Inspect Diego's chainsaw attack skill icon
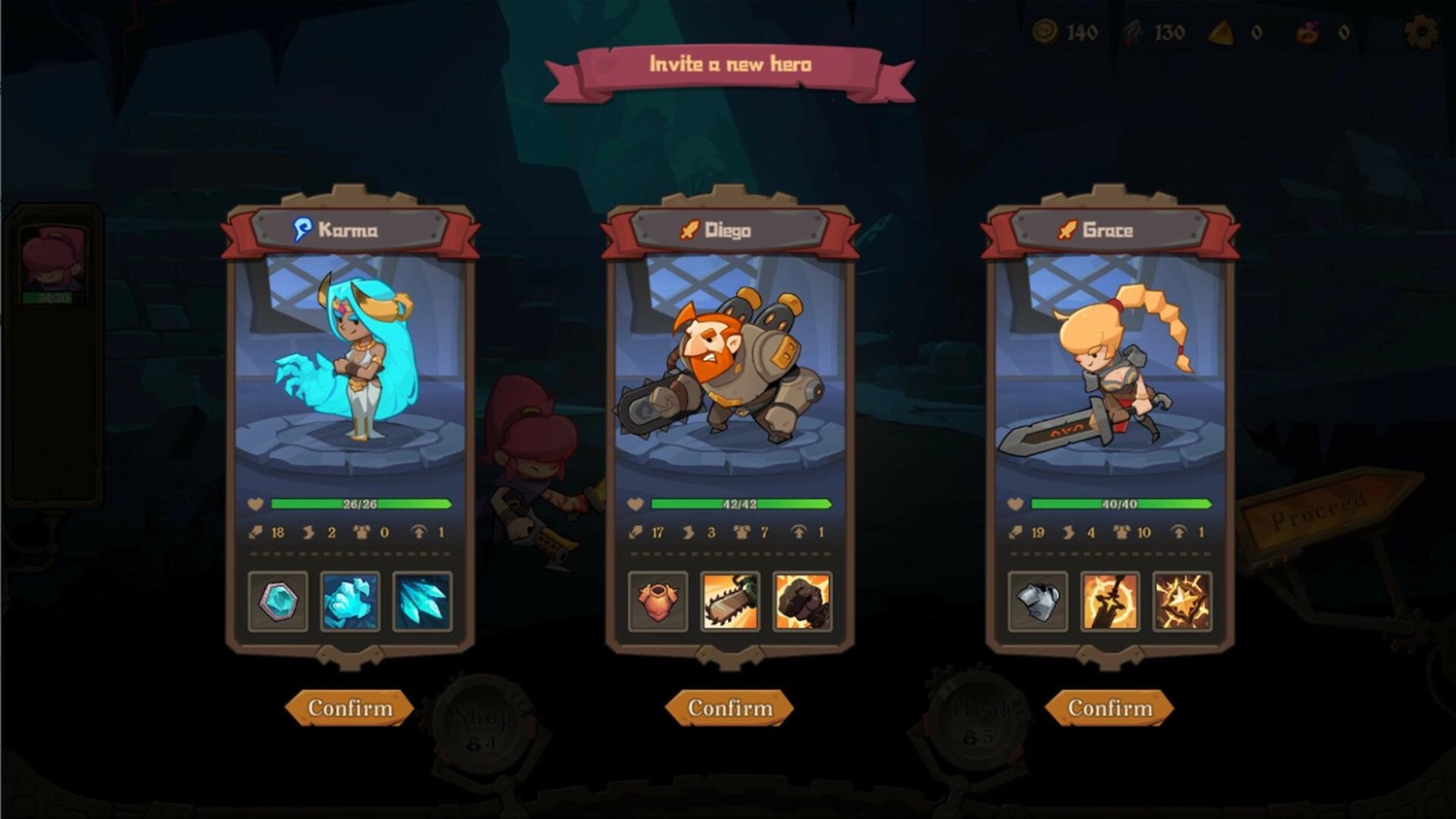This screenshot has width=1456, height=819. pyautogui.click(x=730, y=602)
